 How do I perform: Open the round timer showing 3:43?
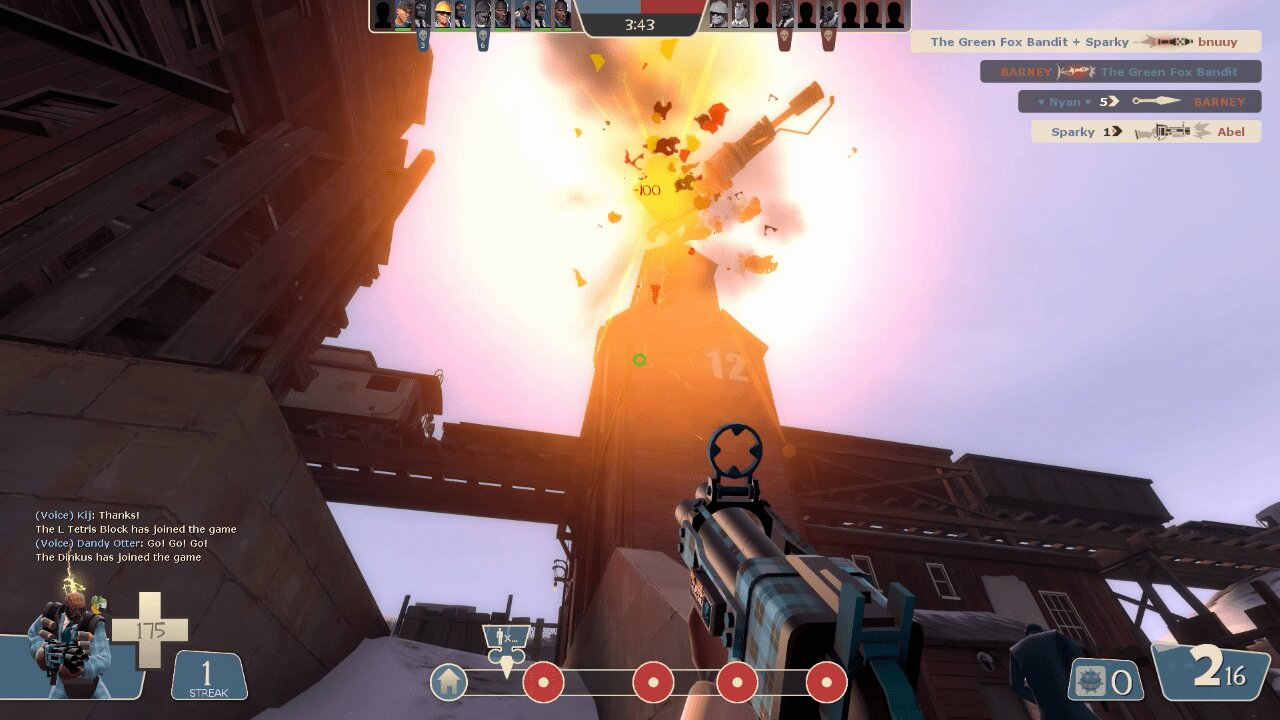click(x=640, y=25)
